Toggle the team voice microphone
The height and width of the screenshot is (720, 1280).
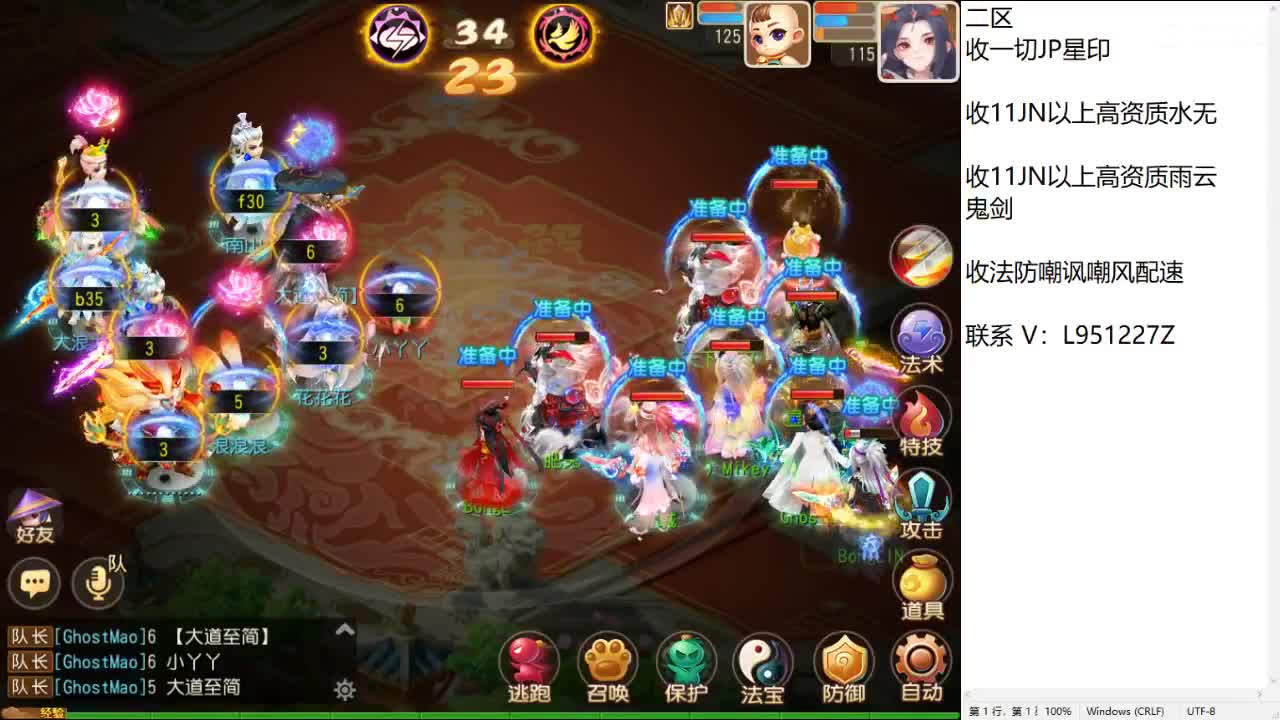(x=97, y=585)
